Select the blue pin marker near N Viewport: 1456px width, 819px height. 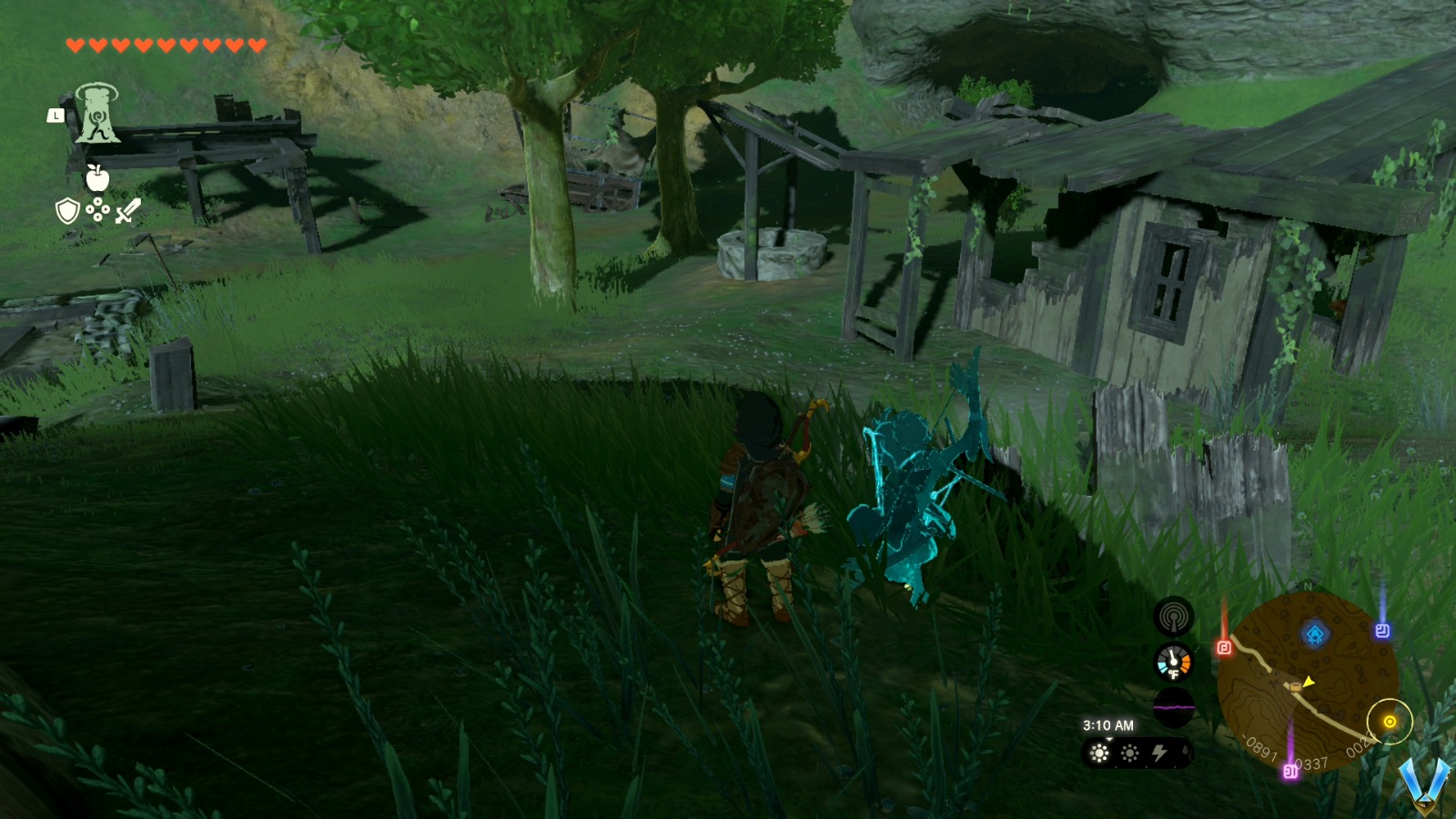point(1382,631)
